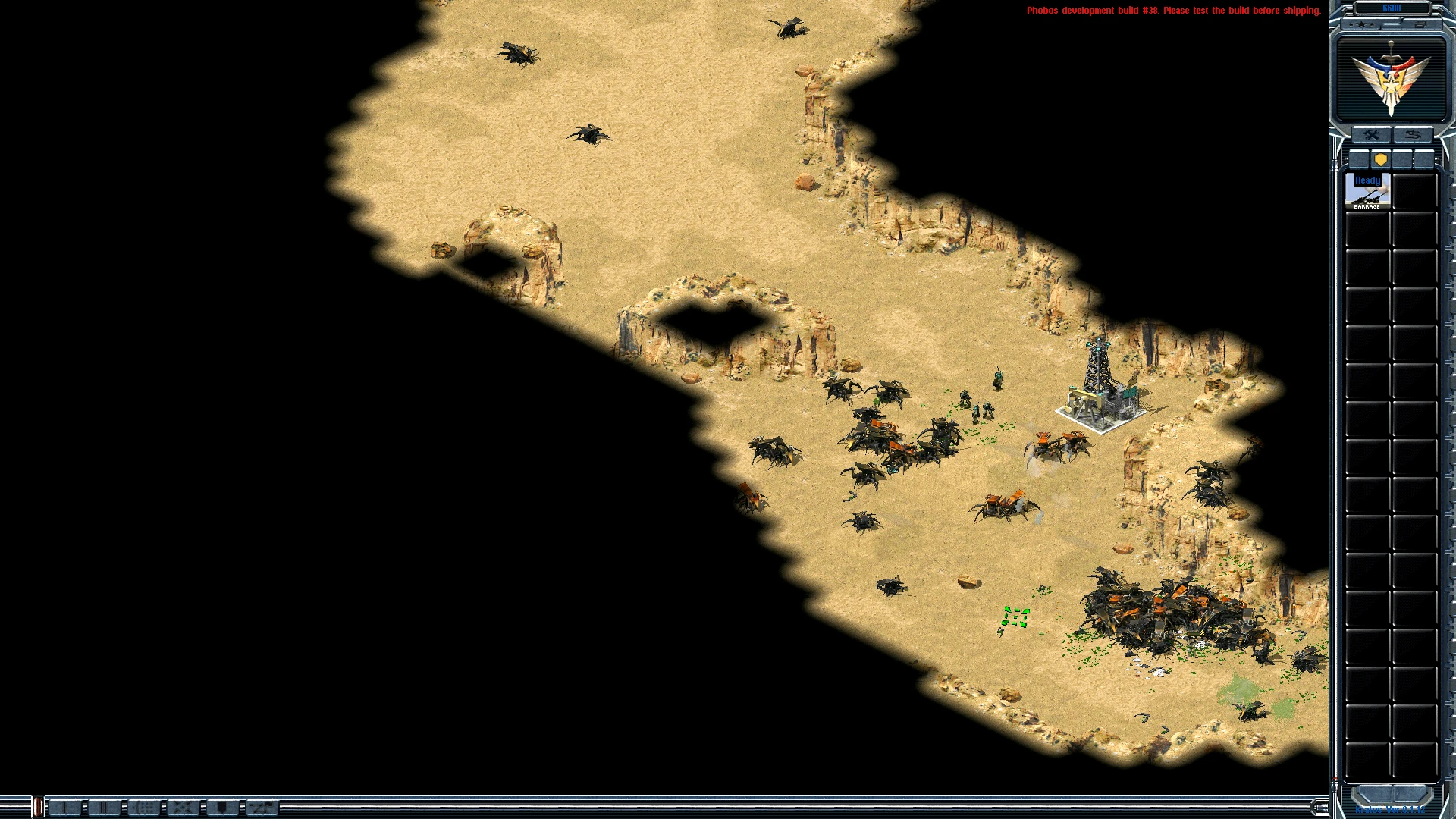Click the dotted formation command button

pyautogui.click(x=144, y=808)
